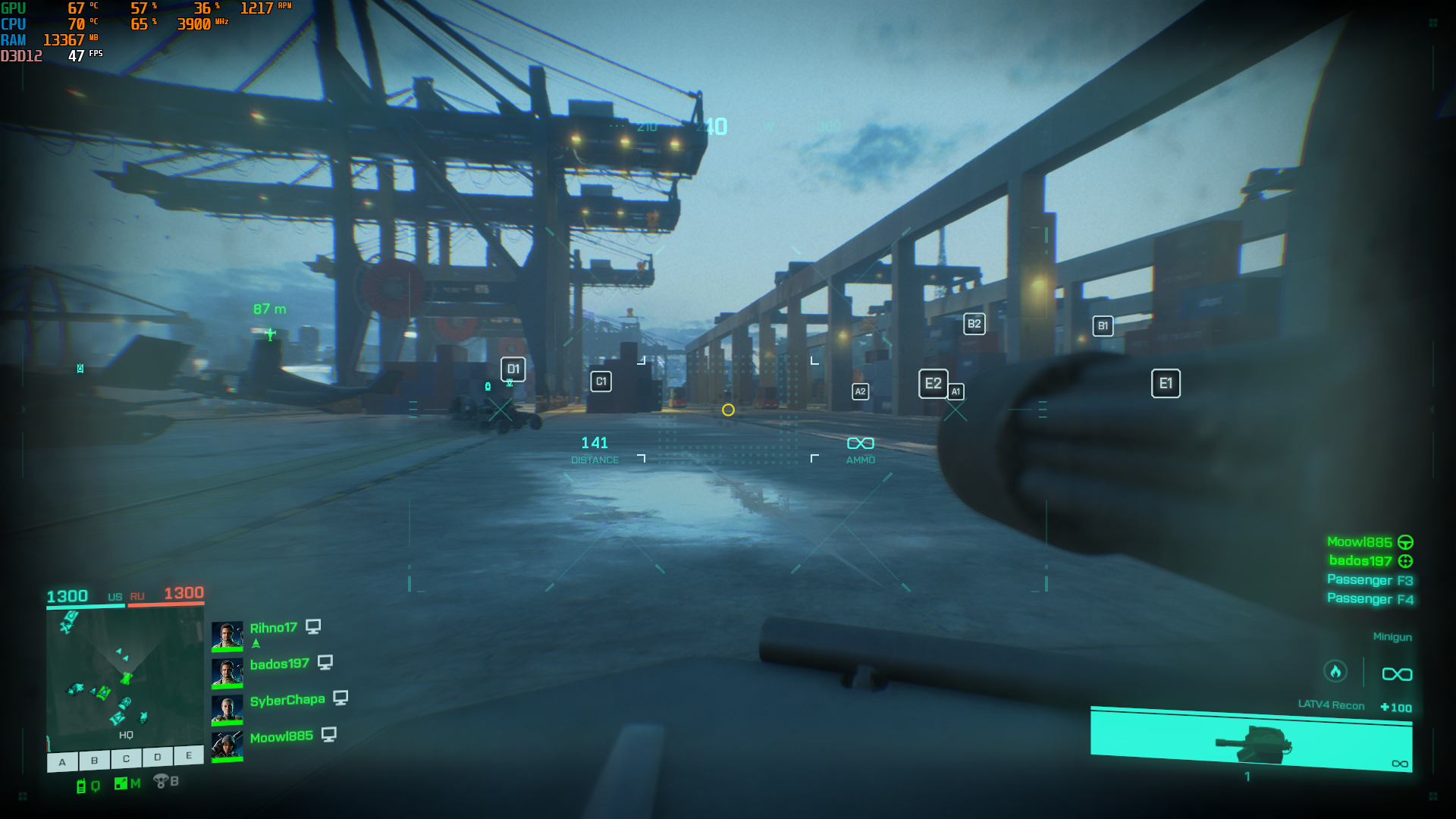
Task: Choose squad member Rihno17
Action: (x=273, y=628)
